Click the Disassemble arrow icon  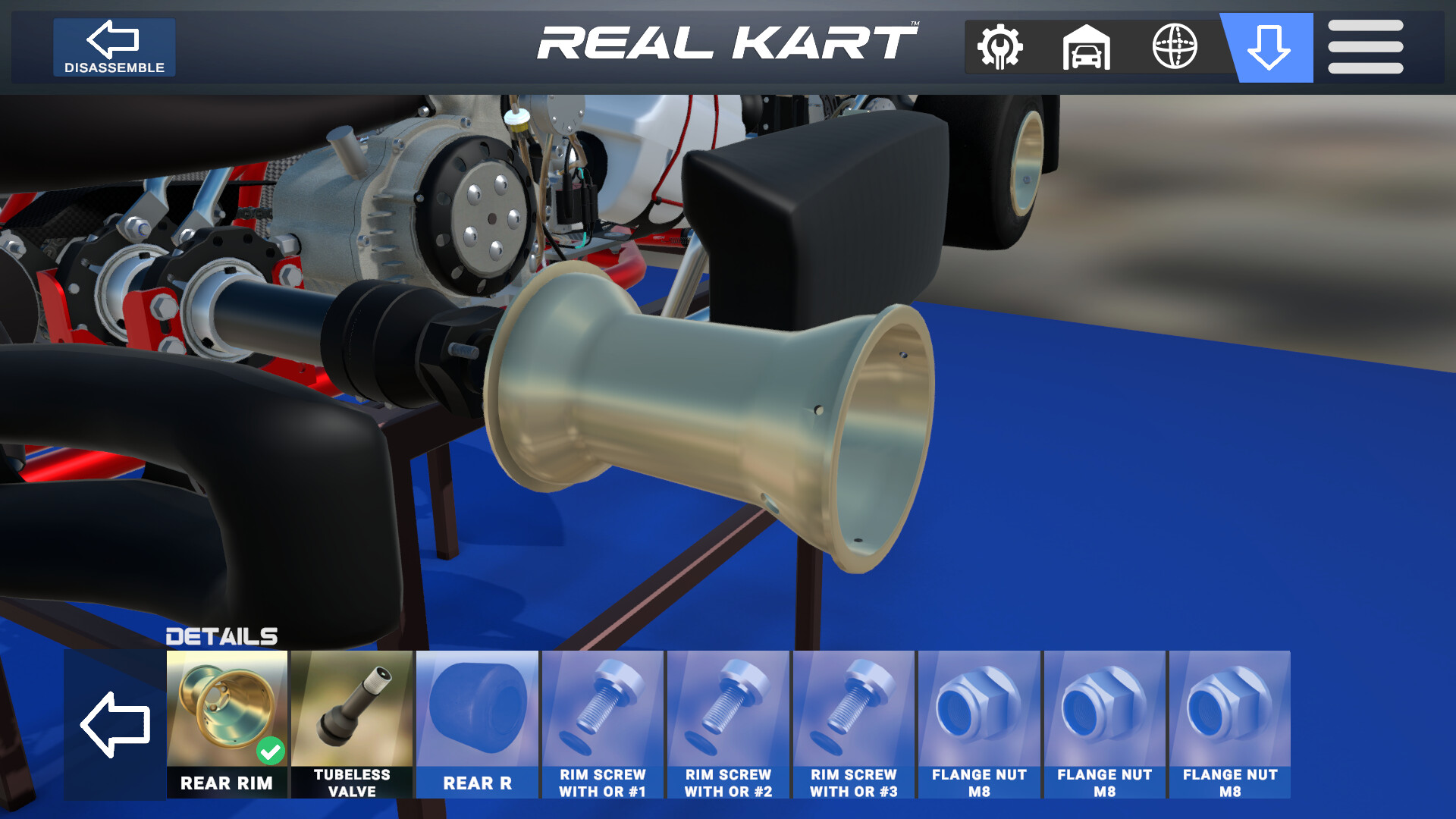coord(114,38)
